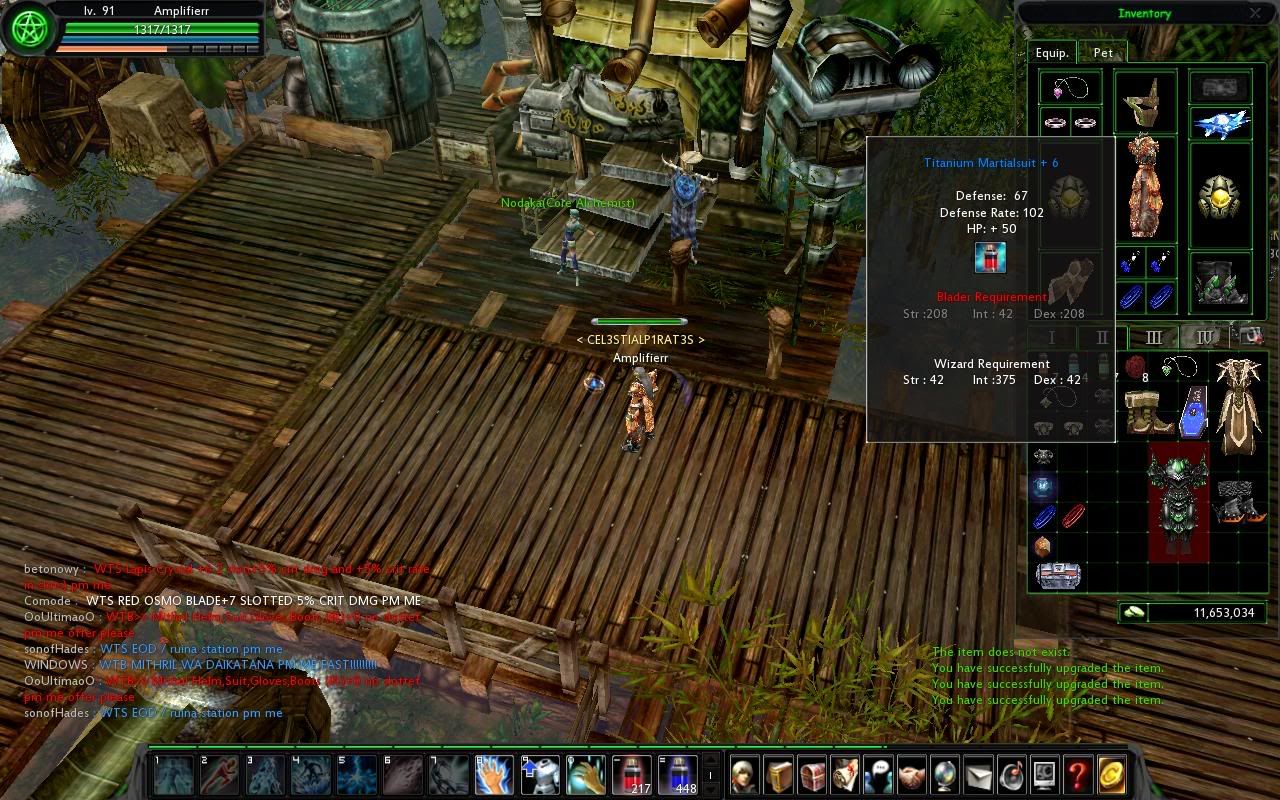This screenshot has height=800, width=1280.
Task: Select the equipped pink amulet slot
Action: tap(1070, 88)
